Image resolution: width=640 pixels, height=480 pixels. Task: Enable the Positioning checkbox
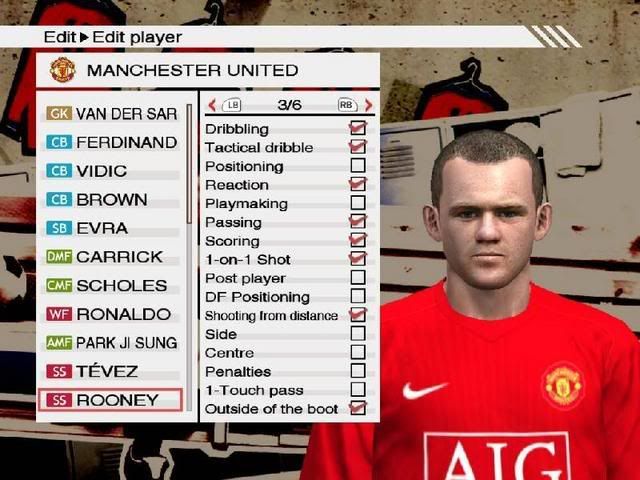[357, 166]
